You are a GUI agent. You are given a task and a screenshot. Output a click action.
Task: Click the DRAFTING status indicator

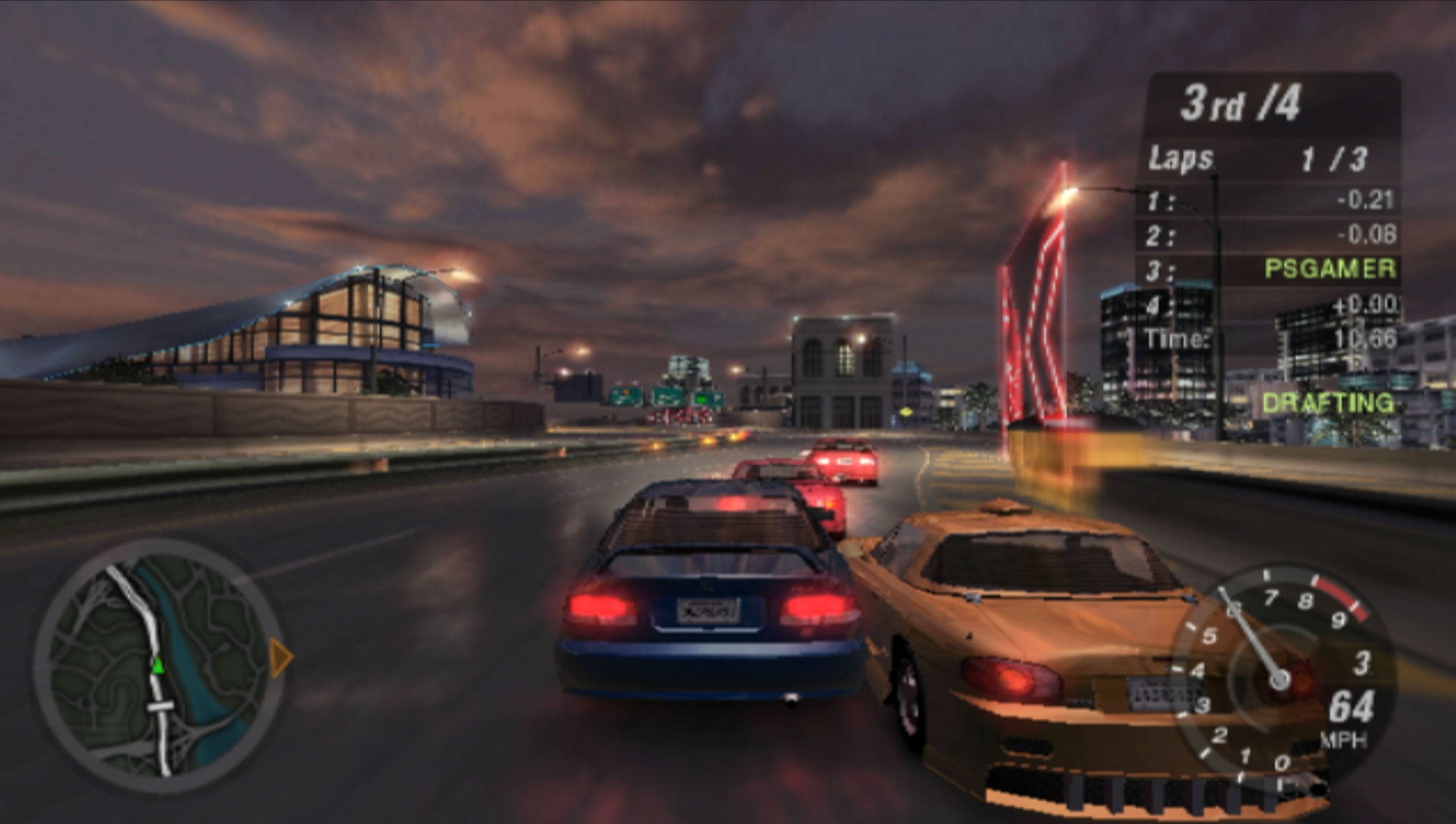(x=1329, y=402)
